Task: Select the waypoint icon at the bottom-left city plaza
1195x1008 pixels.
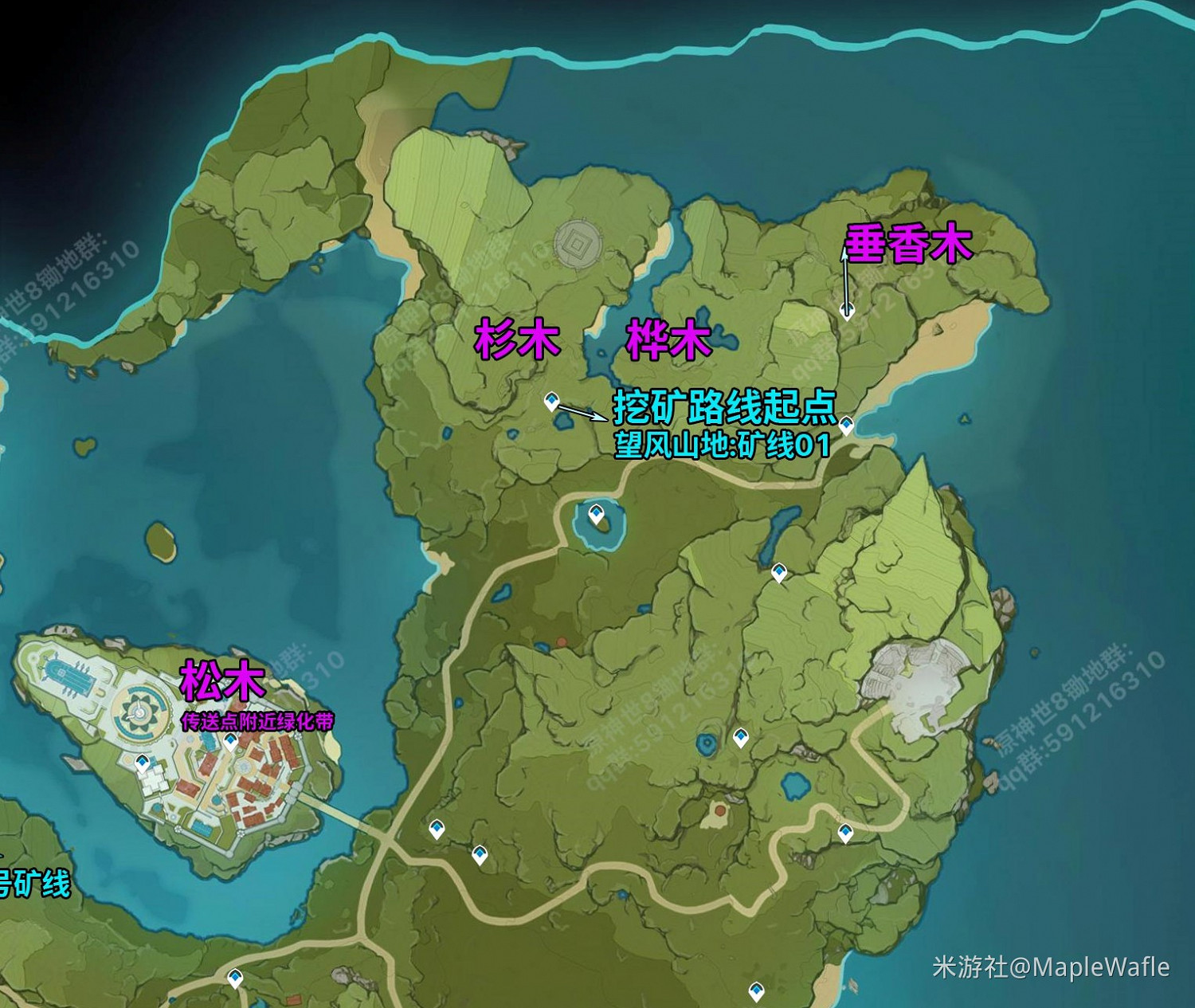Action: [x=143, y=763]
